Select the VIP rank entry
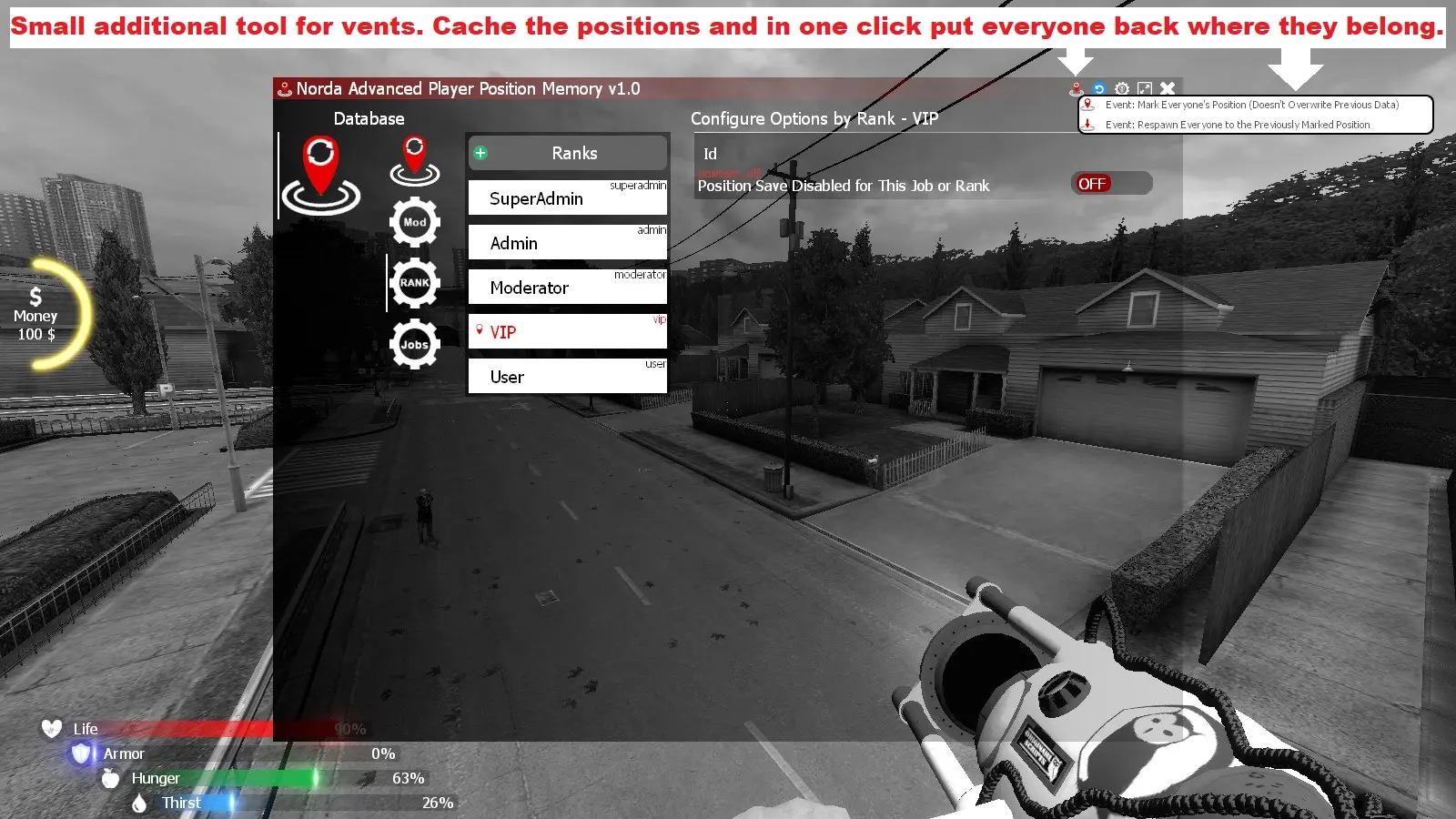This screenshot has height=819, width=1456. tap(567, 331)
